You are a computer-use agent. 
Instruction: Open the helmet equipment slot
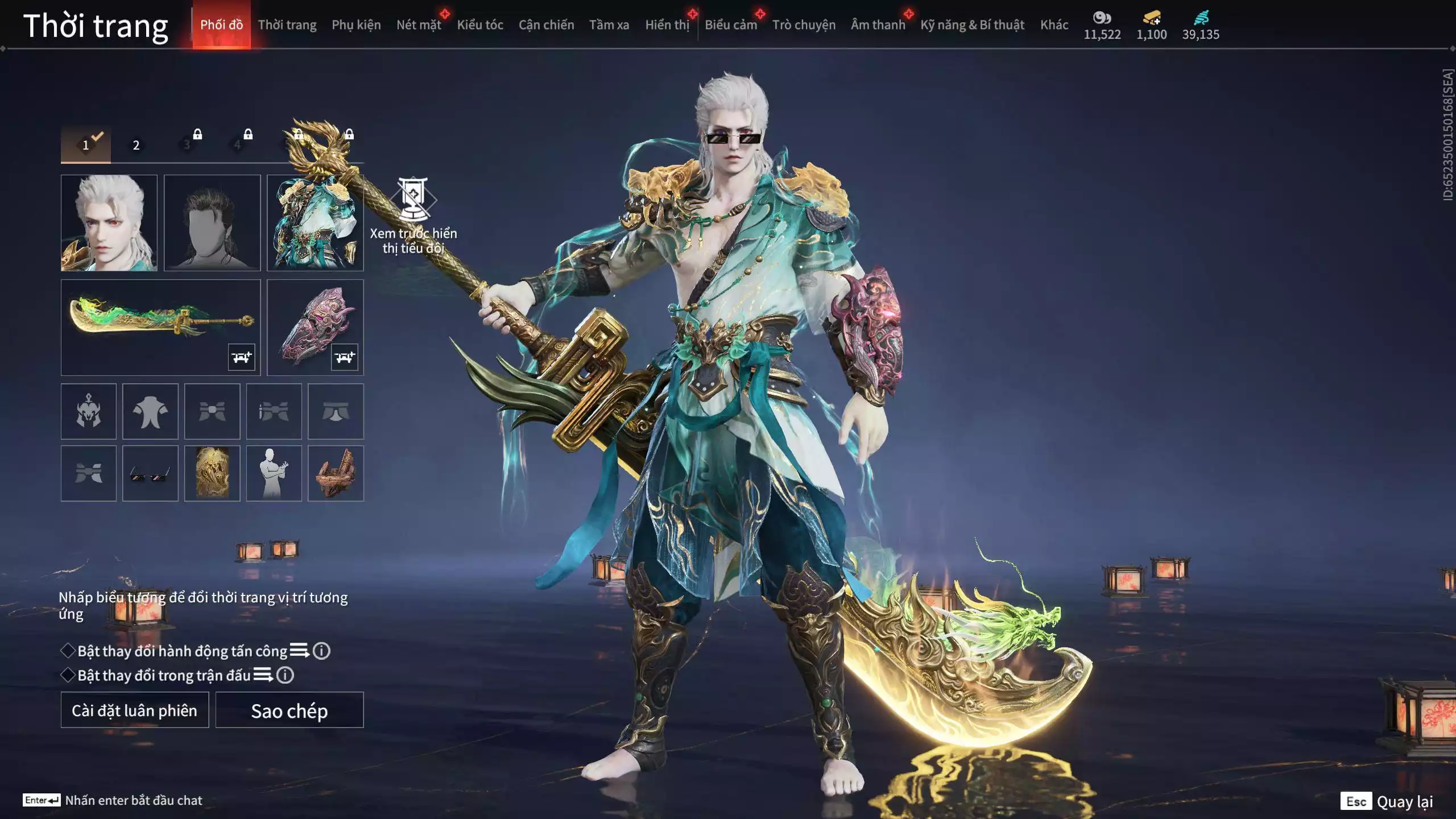[x=89, y=411]
